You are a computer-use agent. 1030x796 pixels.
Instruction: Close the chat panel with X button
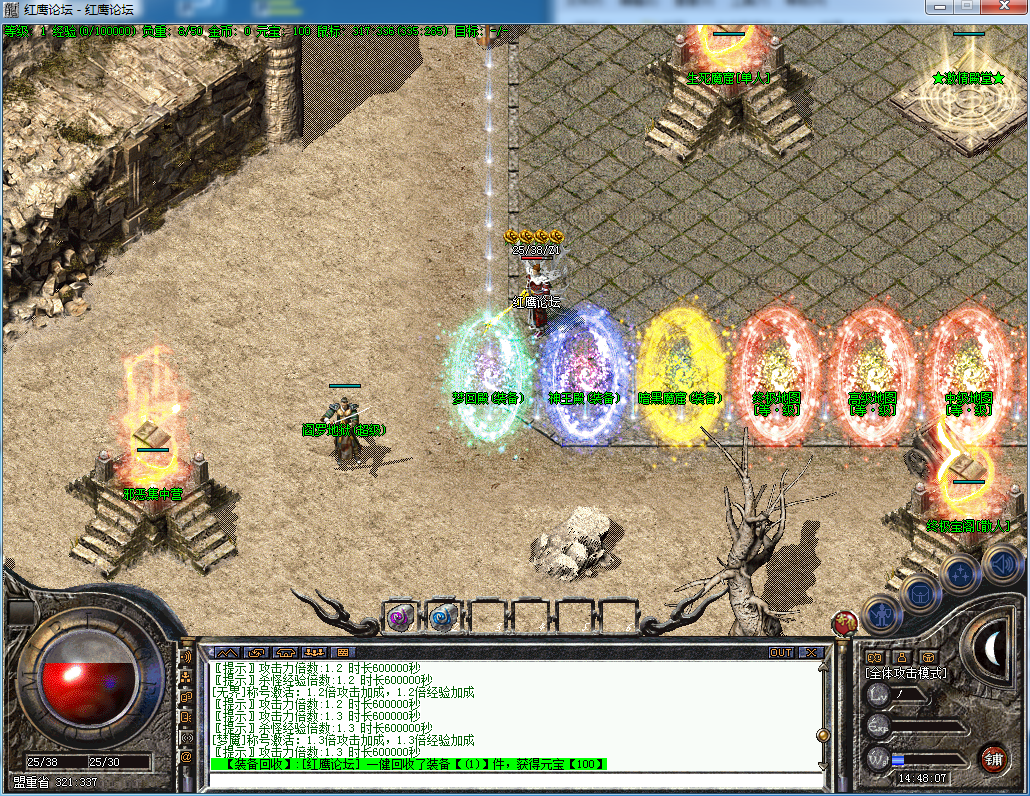tap(811, 652)
